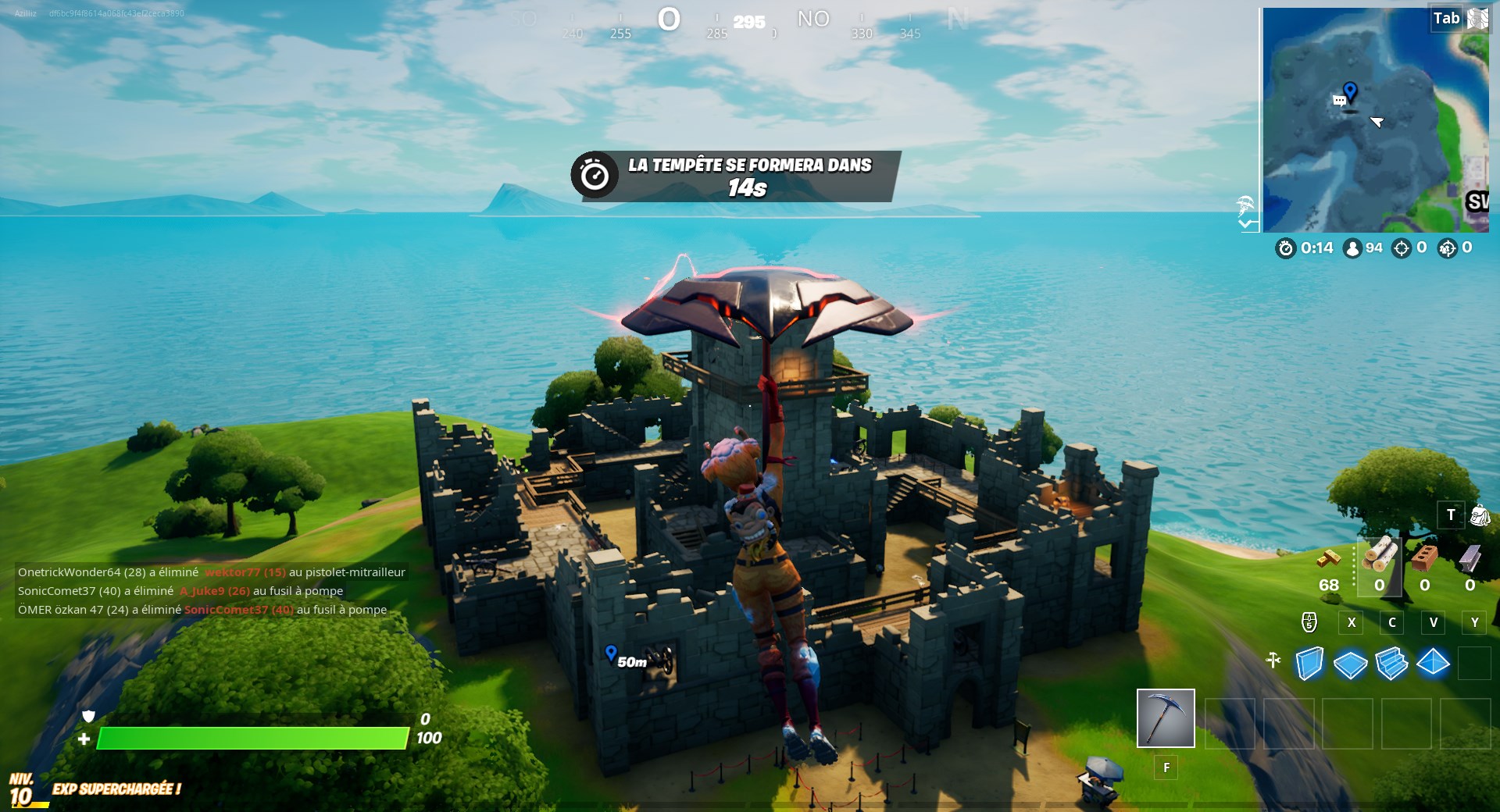This screenshot has width=1500, height=812.
Task: Select the stairs build piece icon
Action: (x=1391, y=663)
